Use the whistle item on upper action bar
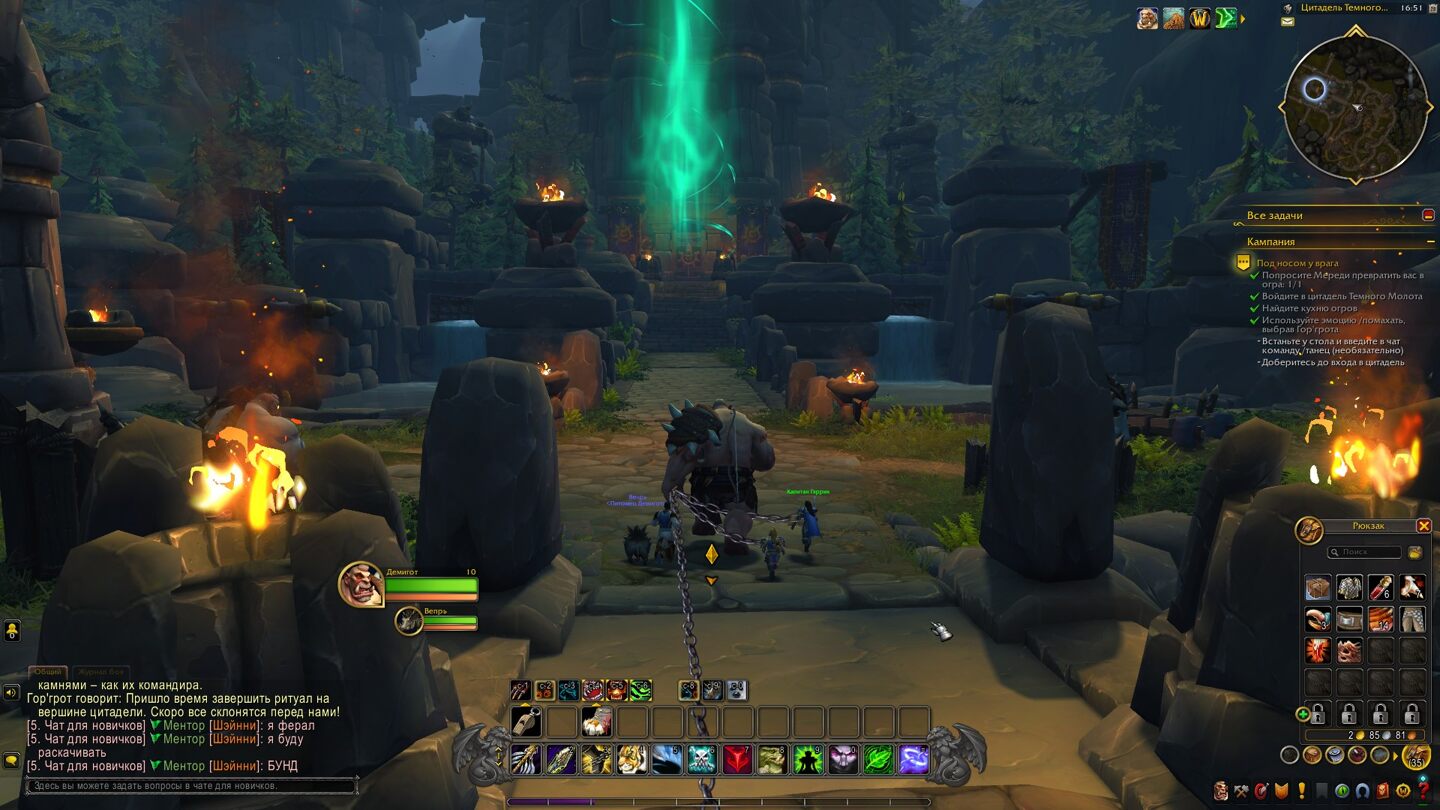The image size is (1440, 810). point(525,721)
